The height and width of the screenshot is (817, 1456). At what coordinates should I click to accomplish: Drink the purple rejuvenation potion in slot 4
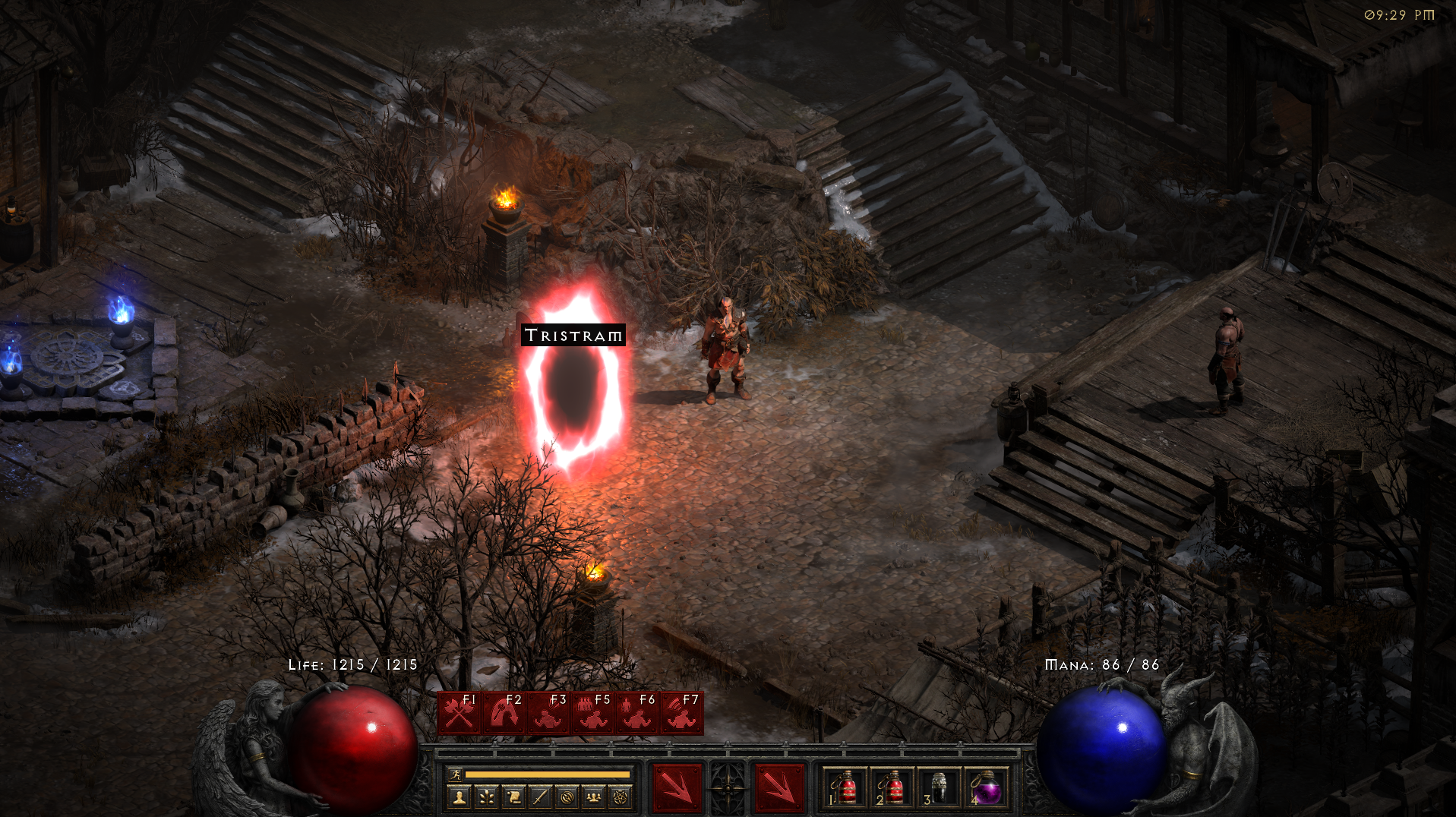pyautogui.click(x=986, y=787)
